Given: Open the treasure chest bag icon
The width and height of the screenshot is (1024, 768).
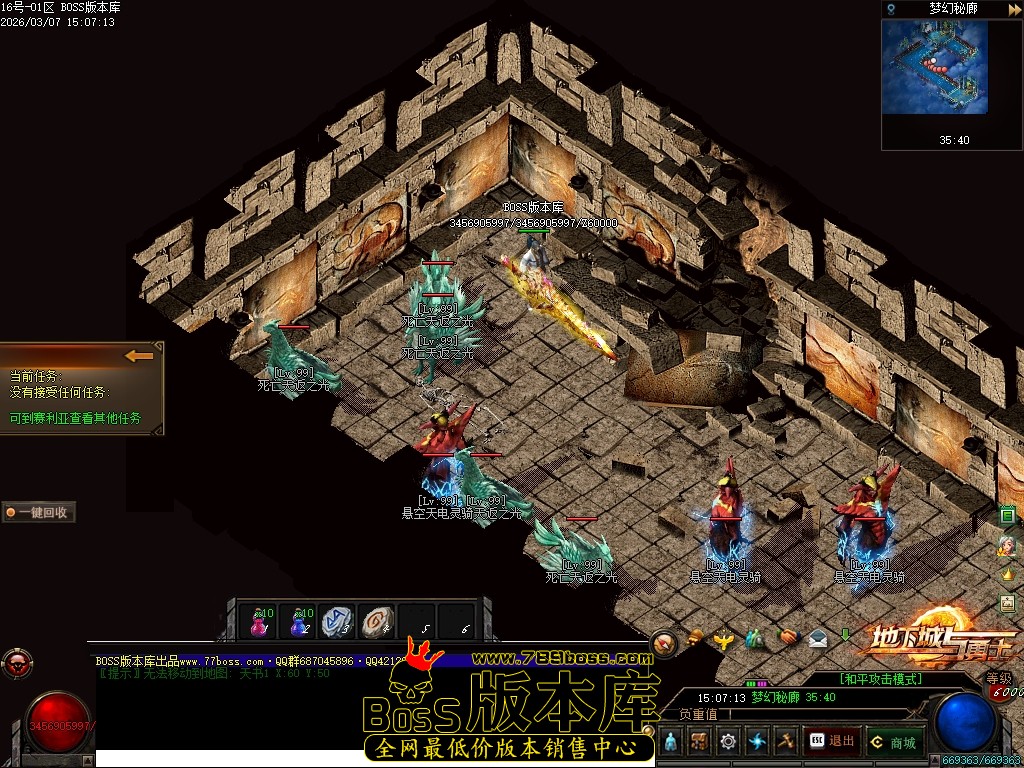Looking at the screenshot, I should click(699, 741).
